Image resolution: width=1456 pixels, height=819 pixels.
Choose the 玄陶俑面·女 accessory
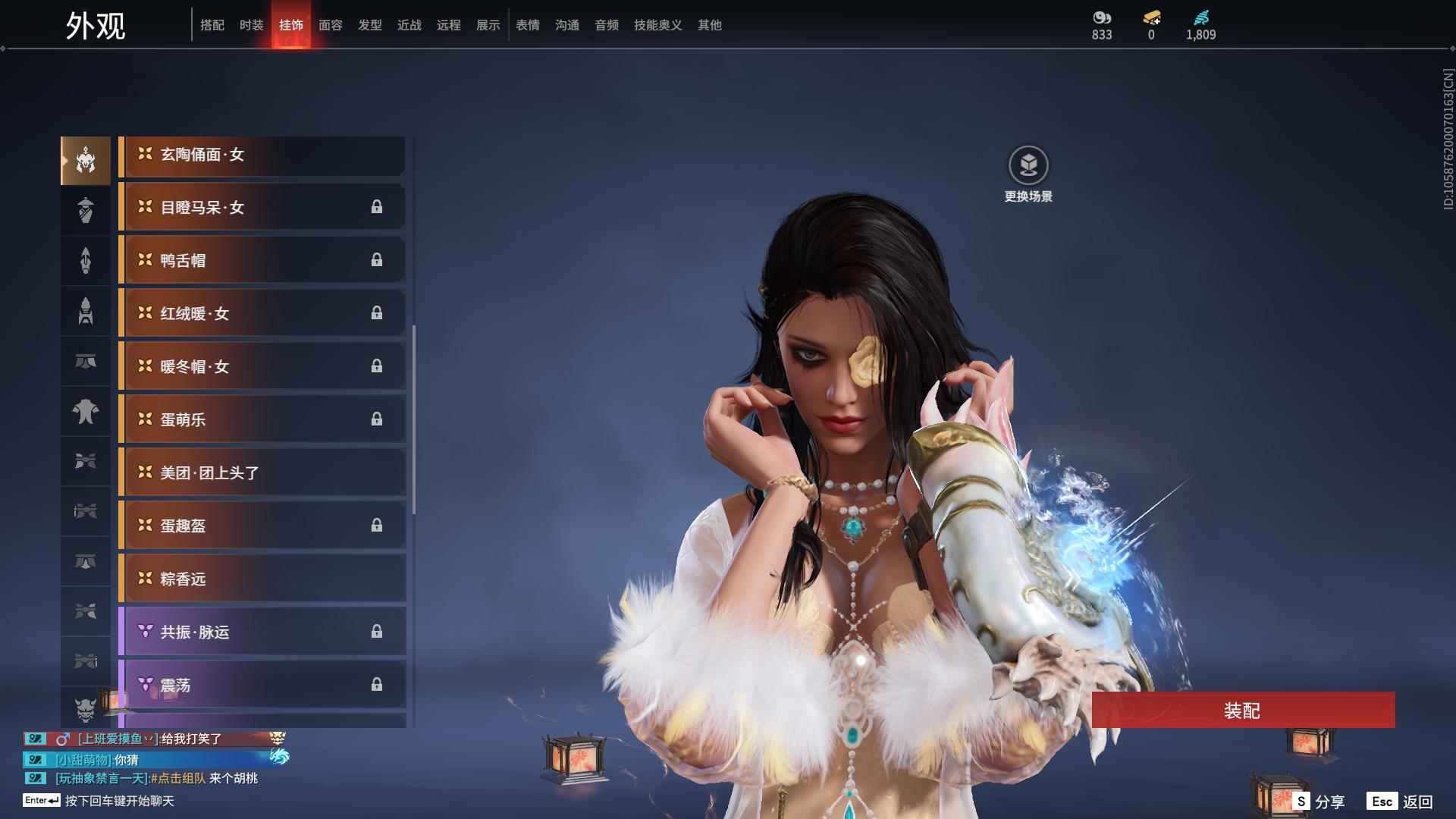[x=262, y=155]
